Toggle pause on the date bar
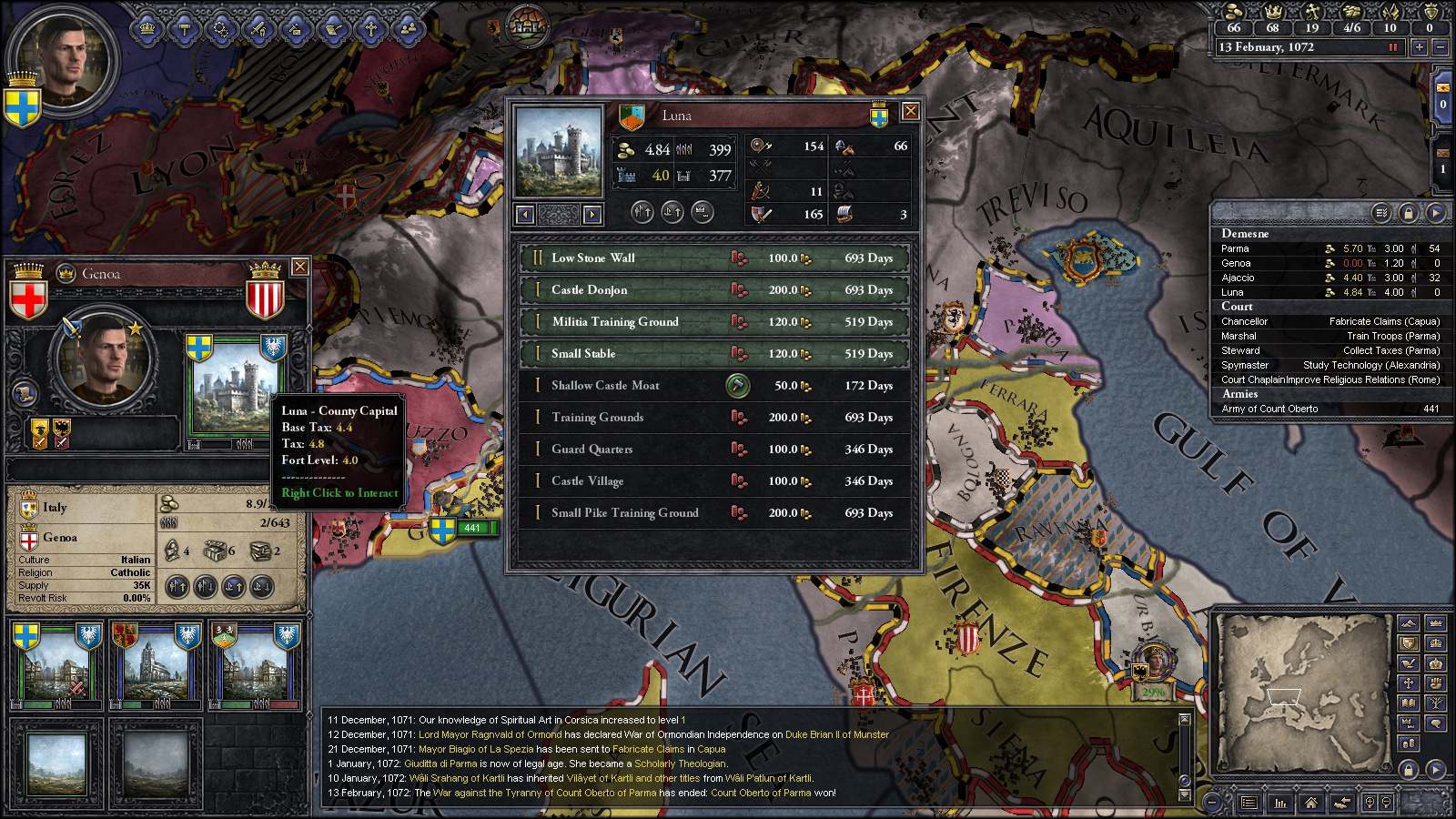The width and height of the screenshot is (1456, 819). tap(1392, 47)
